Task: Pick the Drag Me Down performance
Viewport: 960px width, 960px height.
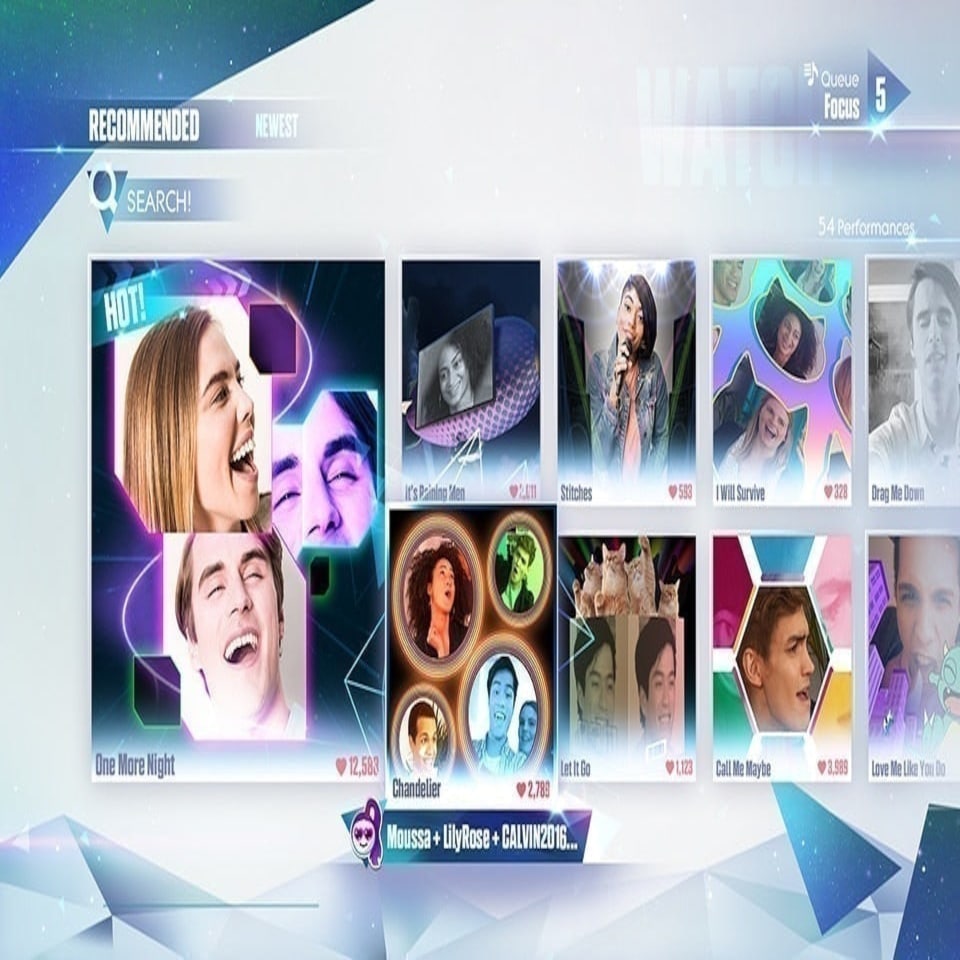Action: pos(912,380)
